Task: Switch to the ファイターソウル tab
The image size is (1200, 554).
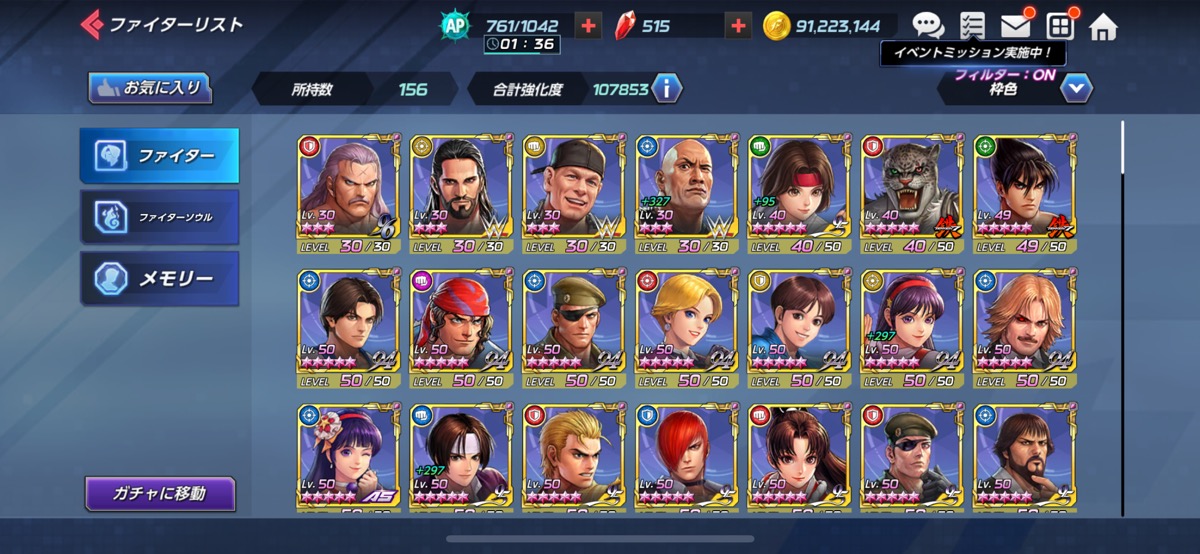Action: click(x=160, y=216)
